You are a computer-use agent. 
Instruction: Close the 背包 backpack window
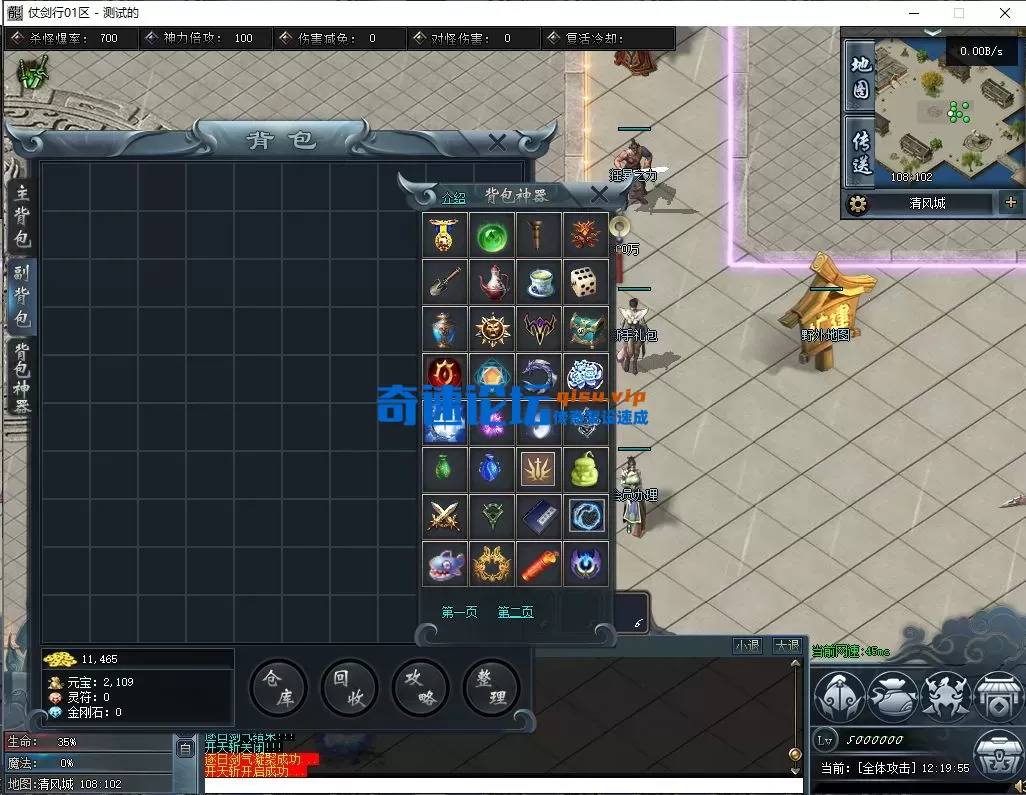point(497,143)
